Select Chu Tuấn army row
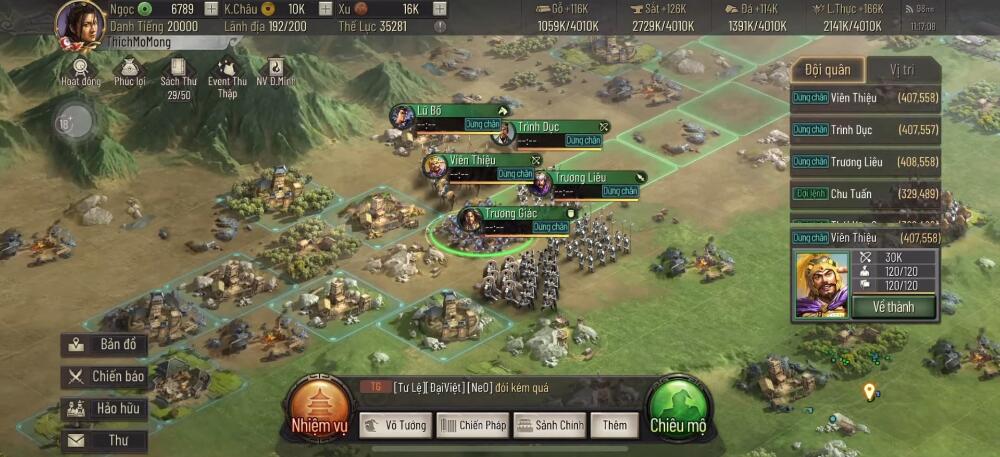This screenshot has height=457, width=1000. [866, 193]
